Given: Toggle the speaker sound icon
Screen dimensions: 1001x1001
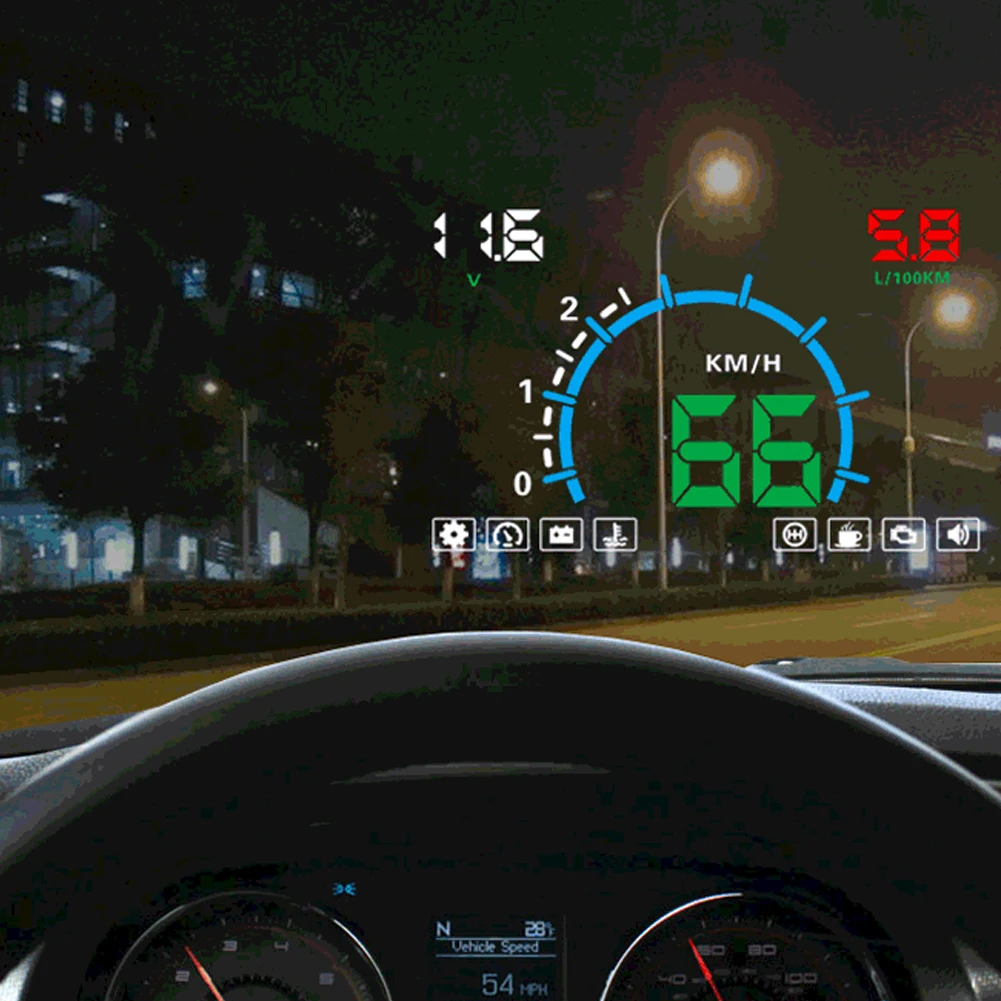Looking at the screenshot, I should 957,534.
